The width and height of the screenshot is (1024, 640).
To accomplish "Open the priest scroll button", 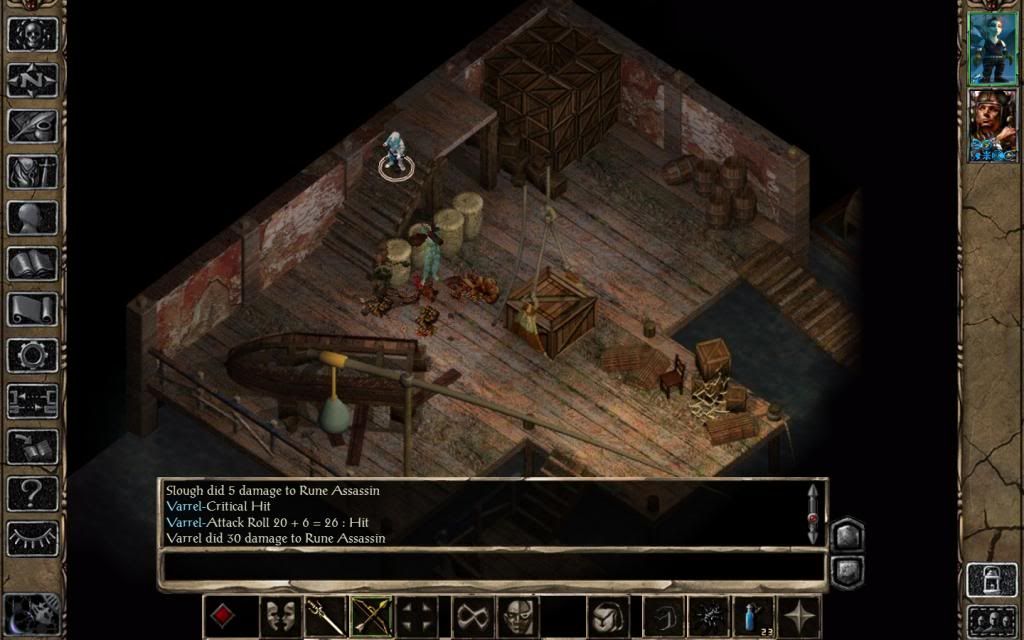I will pyautogui.click(x=33, y=309).
